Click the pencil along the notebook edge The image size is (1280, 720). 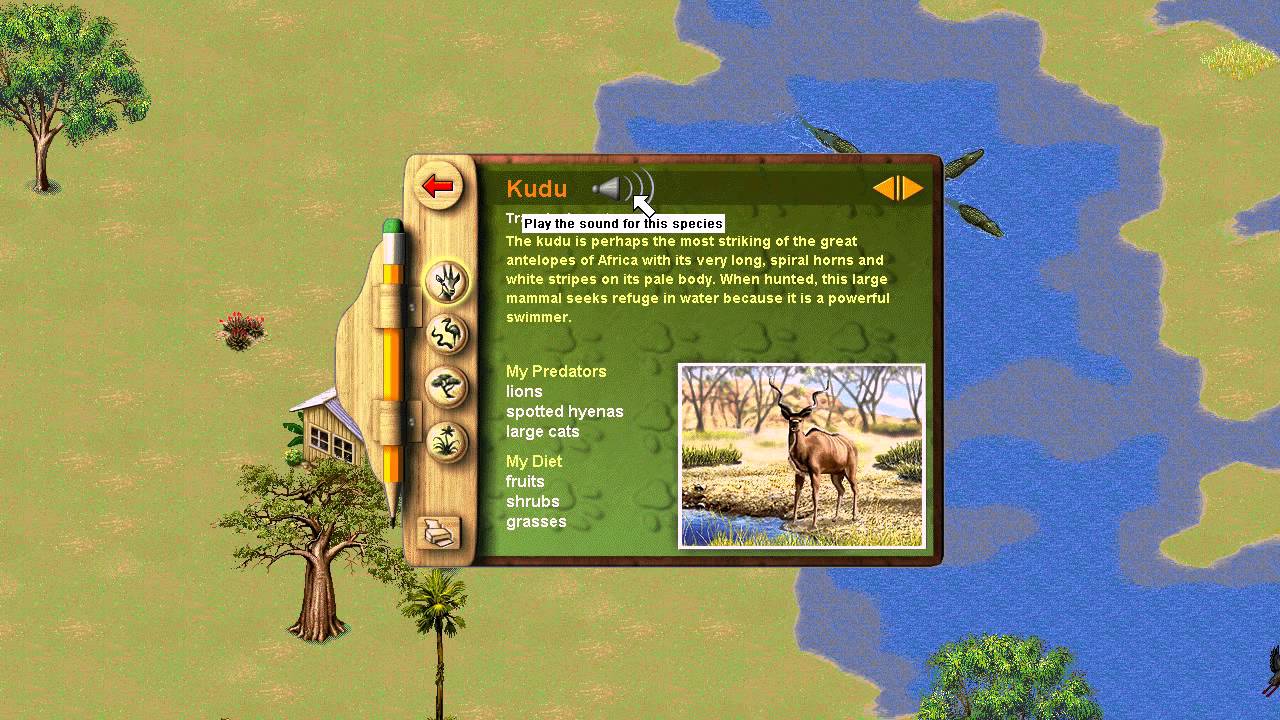394,370
